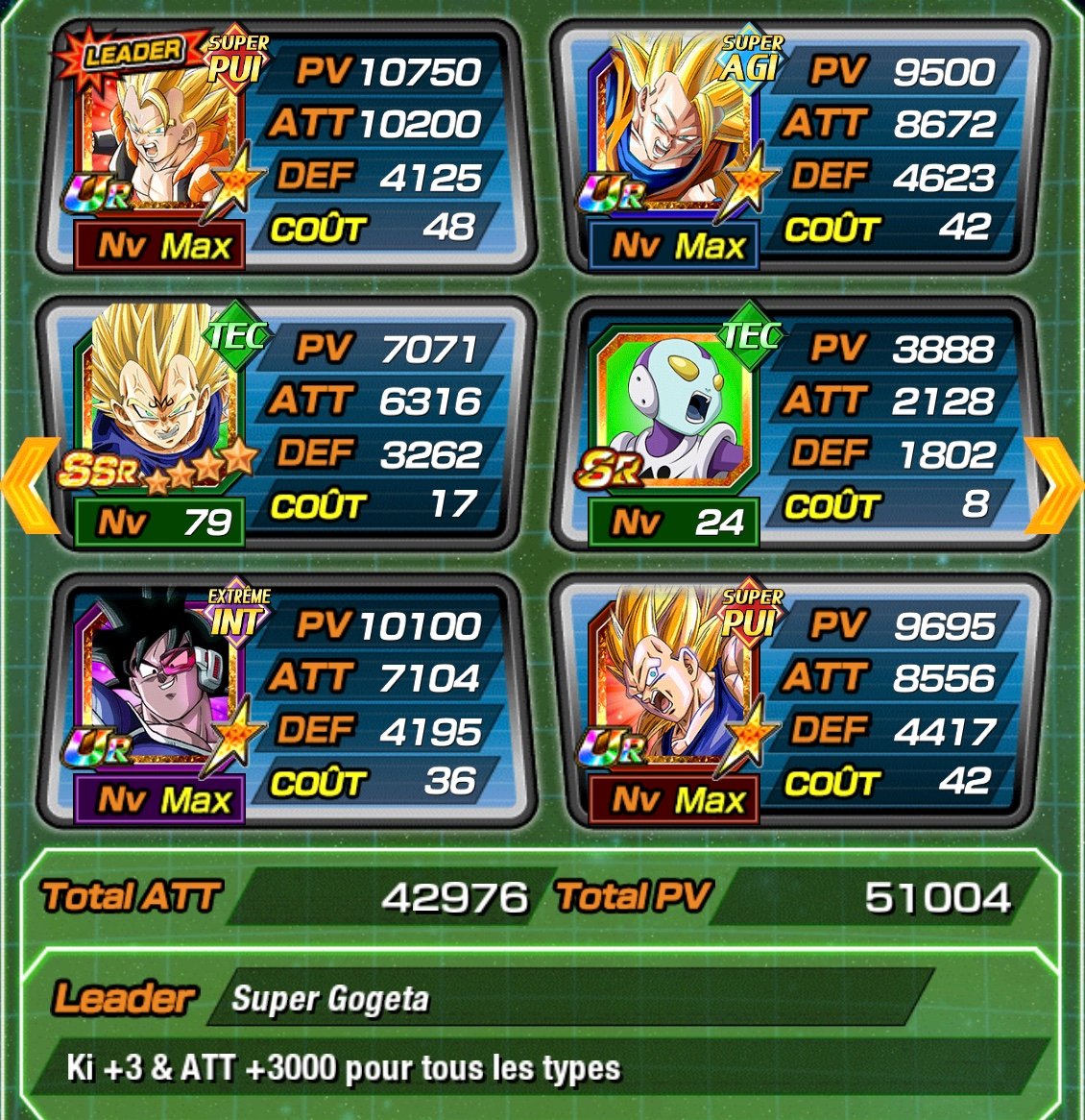Show the next team with right arrow

coord(1054,485)
